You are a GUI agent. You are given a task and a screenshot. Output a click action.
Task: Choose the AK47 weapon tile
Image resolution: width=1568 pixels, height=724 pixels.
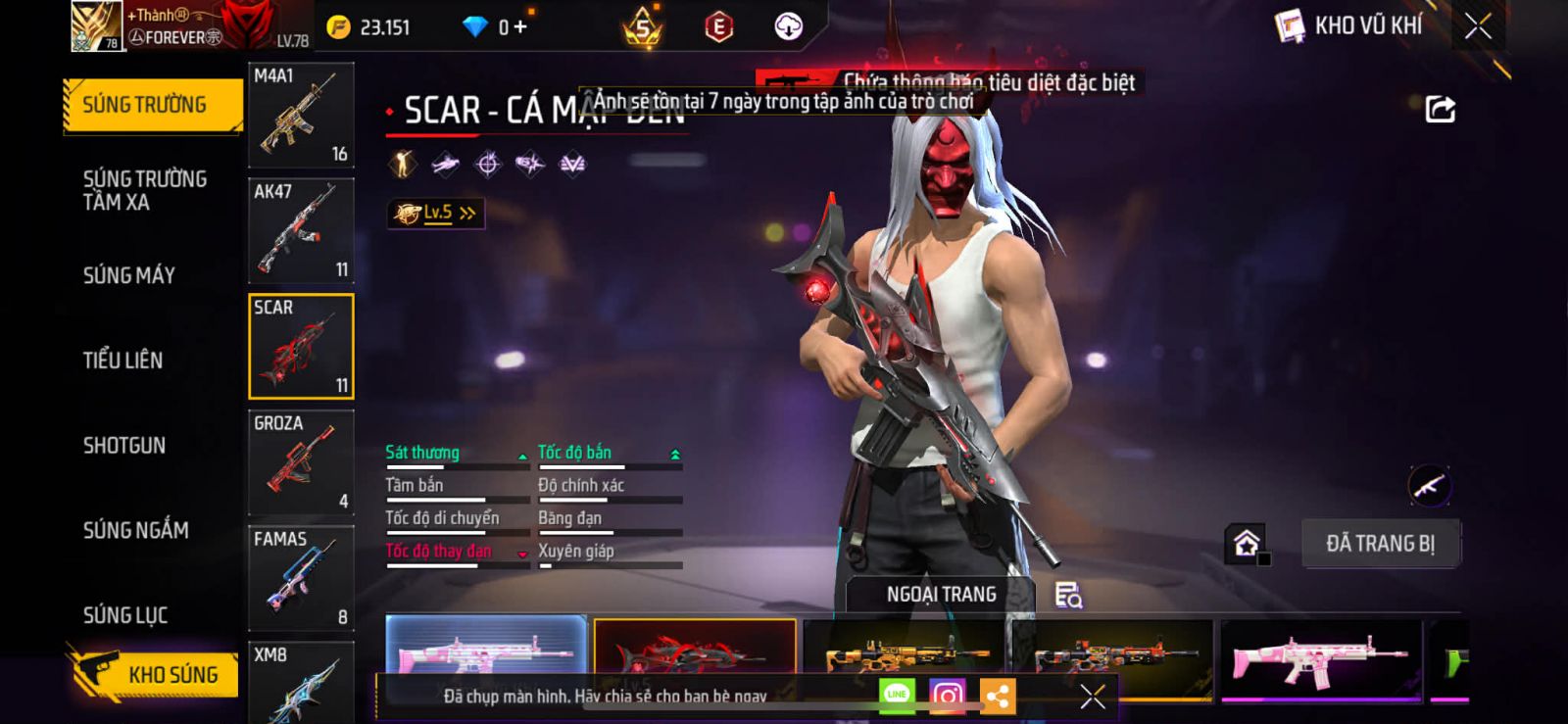coord(301,231)
